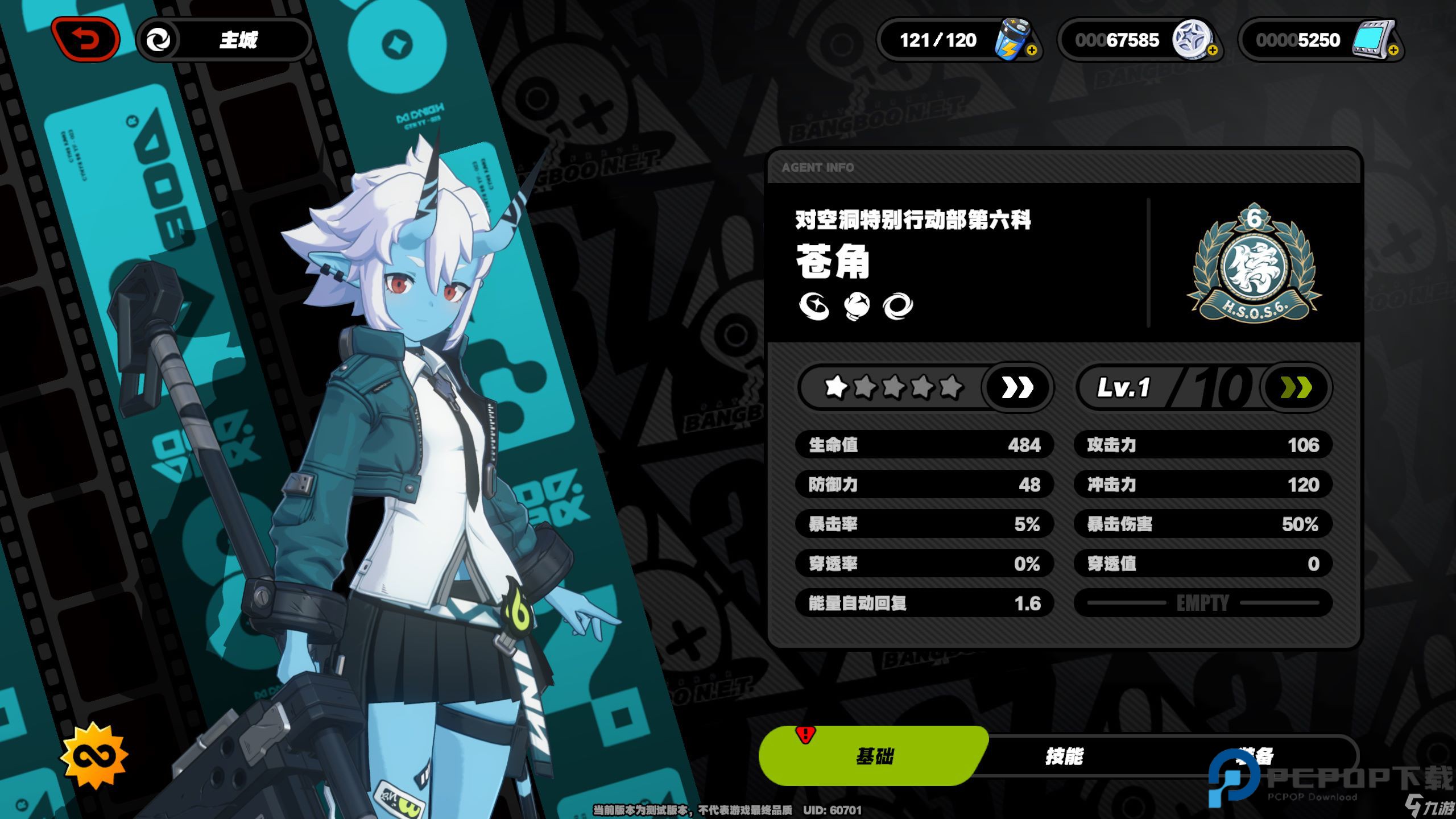Select the EMPTY stat slot

click(1202, 603)
